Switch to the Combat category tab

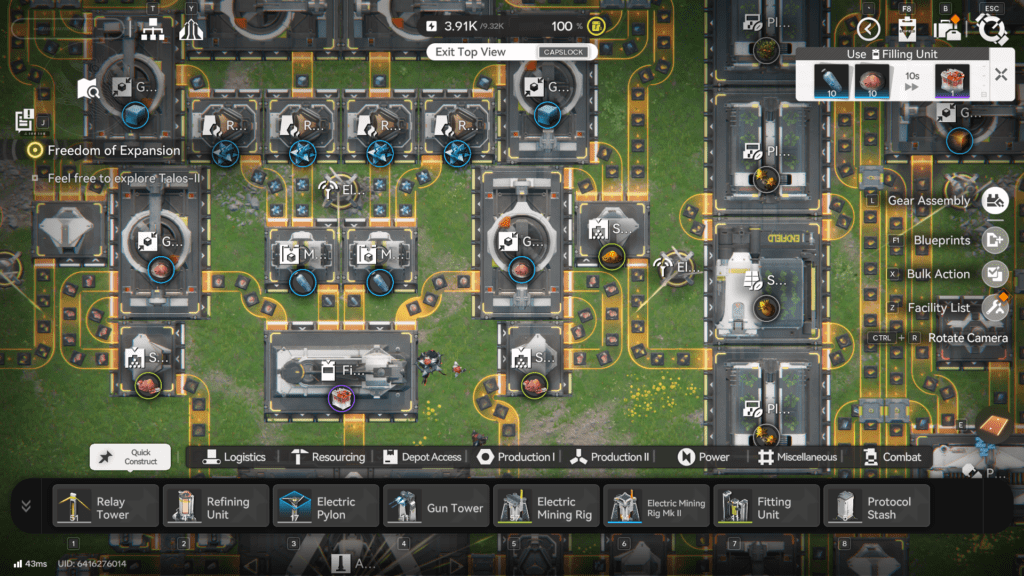(892, 457)
